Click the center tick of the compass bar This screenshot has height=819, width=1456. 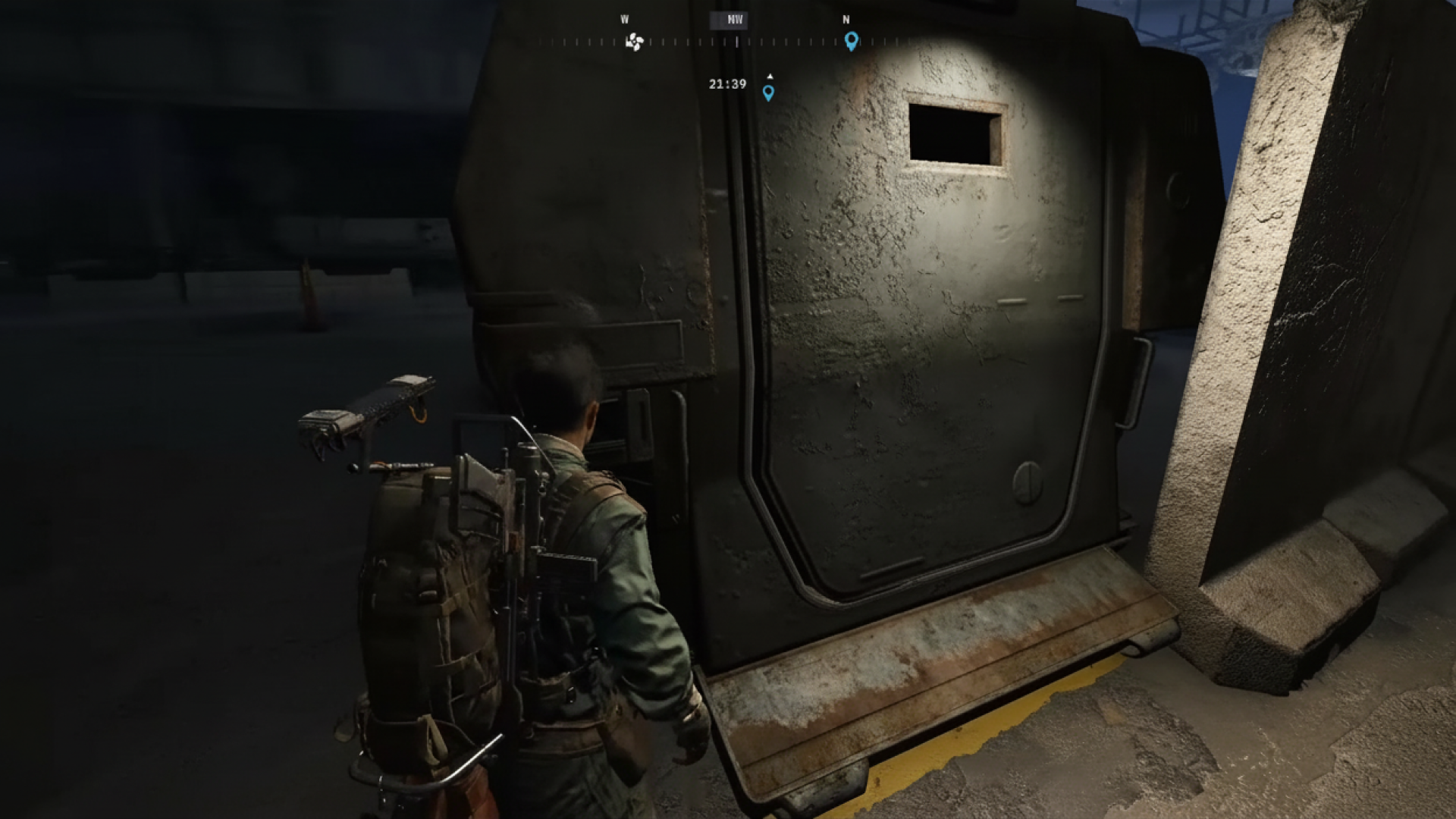point(737,42)
